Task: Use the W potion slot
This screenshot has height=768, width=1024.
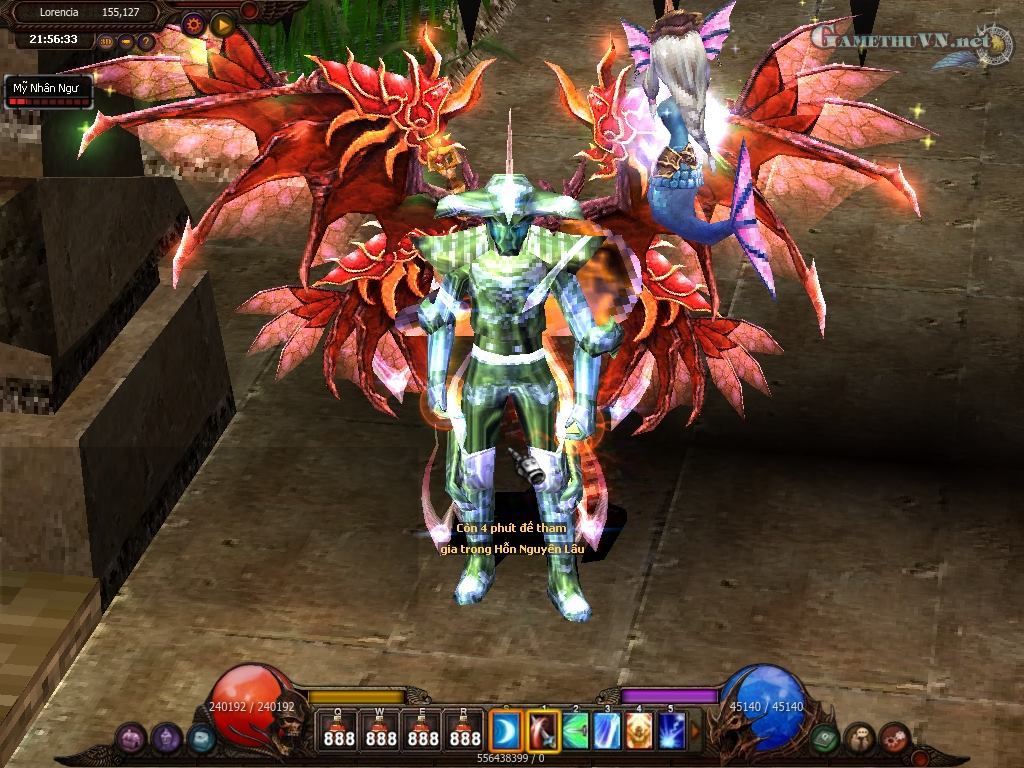Action: pos(380,730)
